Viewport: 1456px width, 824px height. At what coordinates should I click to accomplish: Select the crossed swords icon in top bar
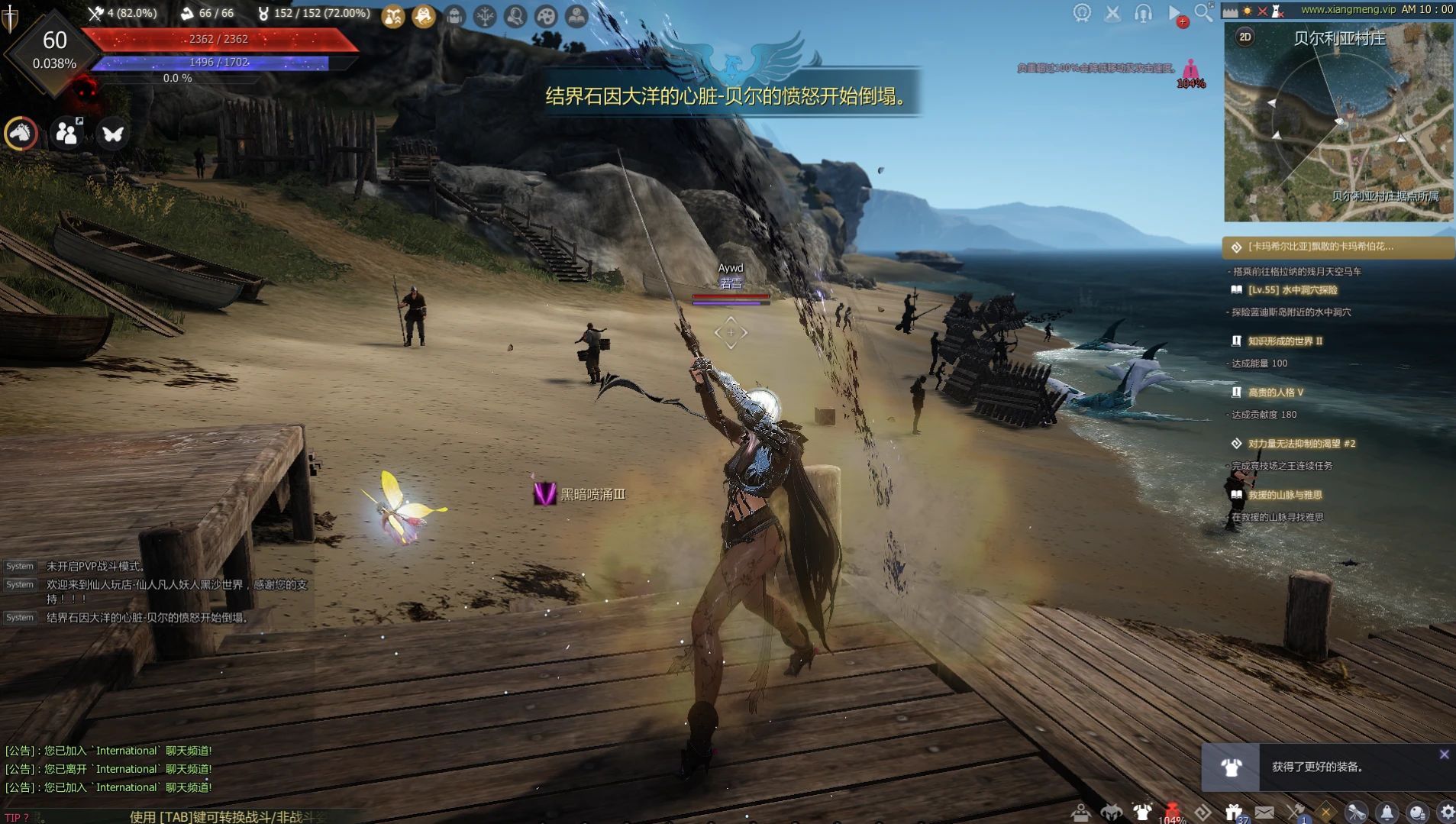(1112, 13)
